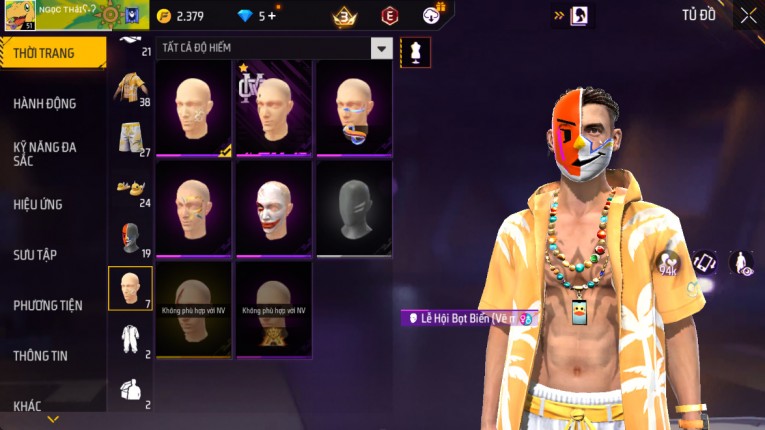Select the HIỆU ỨNG tab
The image size is (765, 430).
pyautogui.click(x=38, y=204)
